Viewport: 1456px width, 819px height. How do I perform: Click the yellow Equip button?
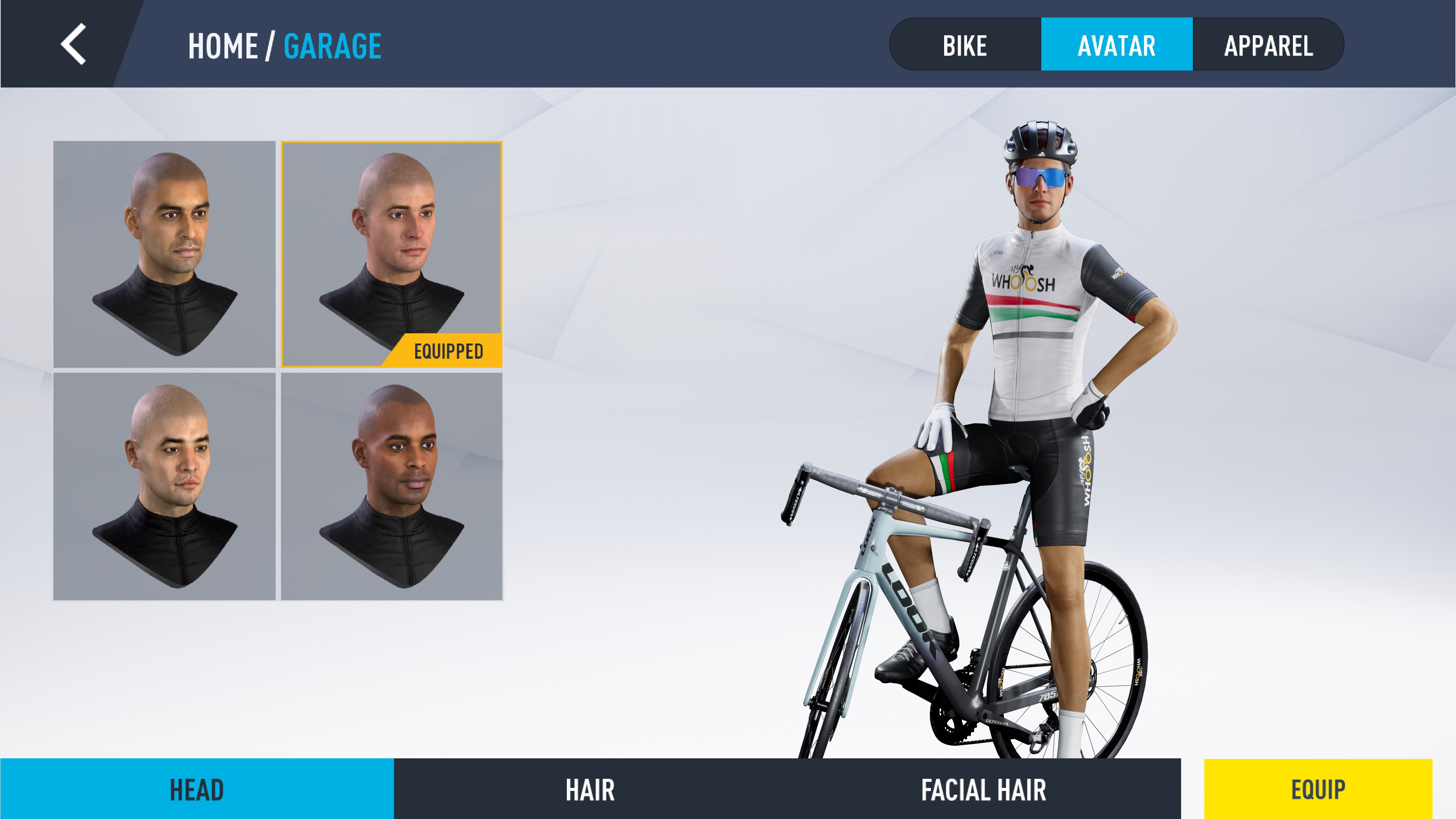tap(1318, 789)
